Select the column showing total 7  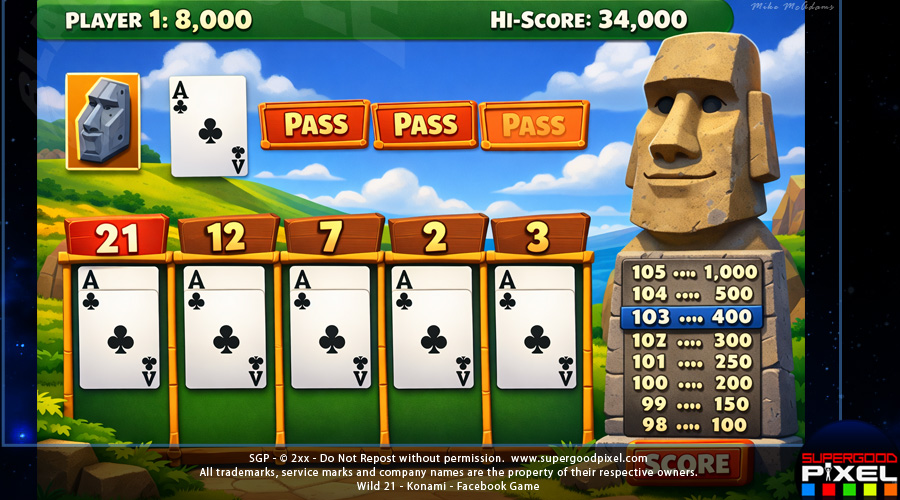[x=331, y=330]
